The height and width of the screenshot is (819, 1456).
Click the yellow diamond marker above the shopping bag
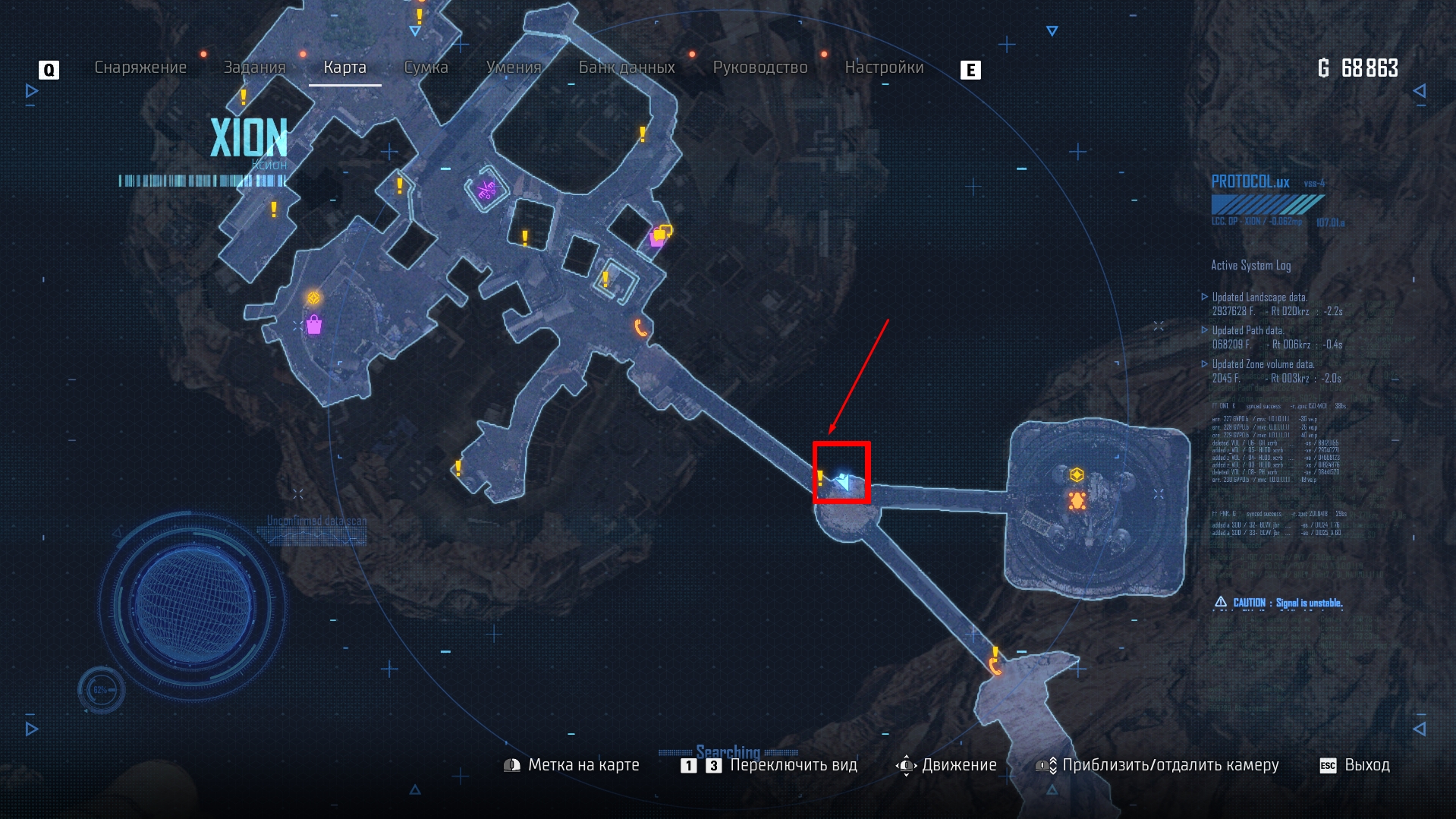(313, 298)
